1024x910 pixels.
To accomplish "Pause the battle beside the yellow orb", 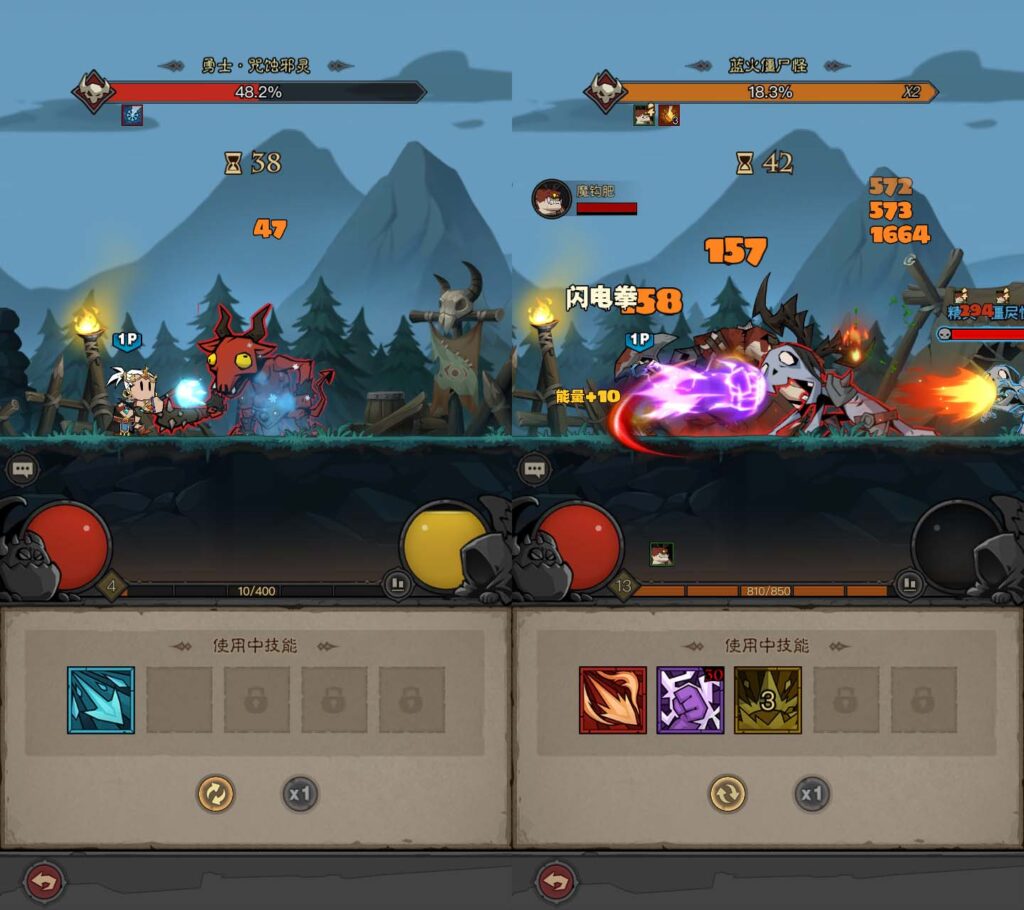I will (x=397, y=584).
